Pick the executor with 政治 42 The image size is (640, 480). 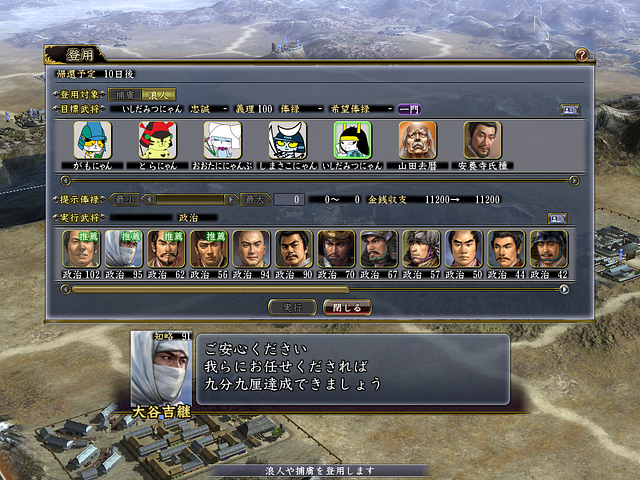[548, 250]
